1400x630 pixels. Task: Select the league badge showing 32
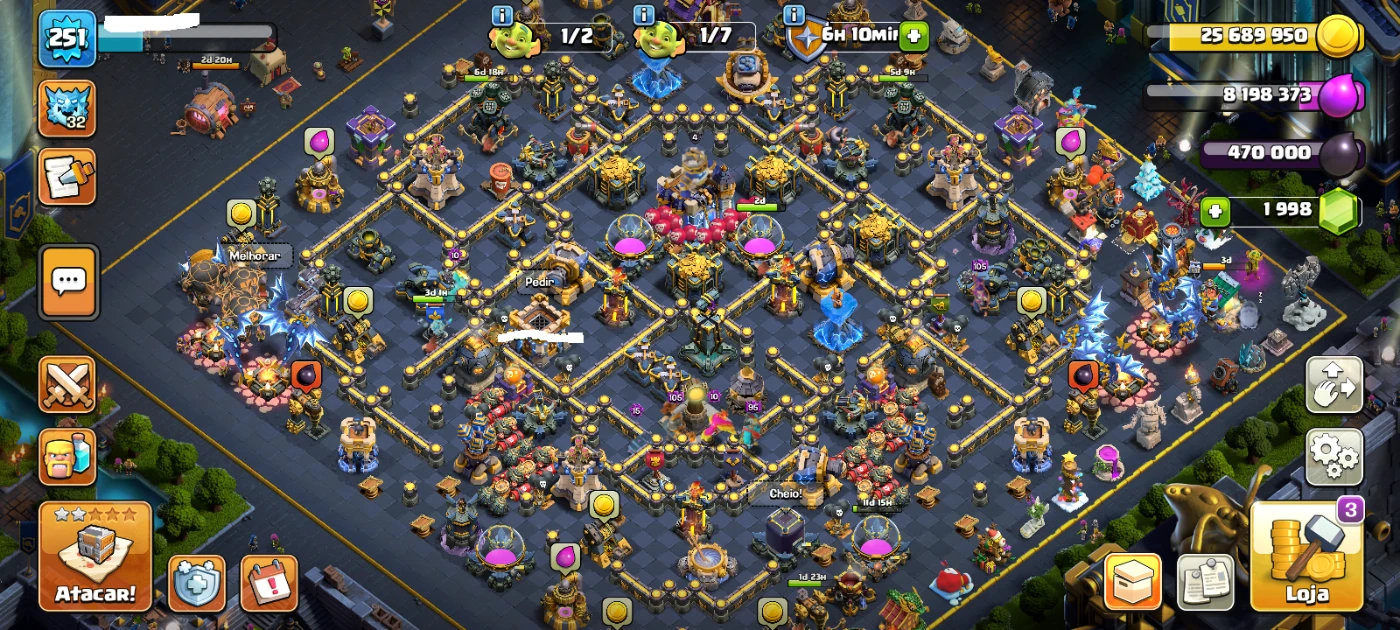tap(67, 108)
